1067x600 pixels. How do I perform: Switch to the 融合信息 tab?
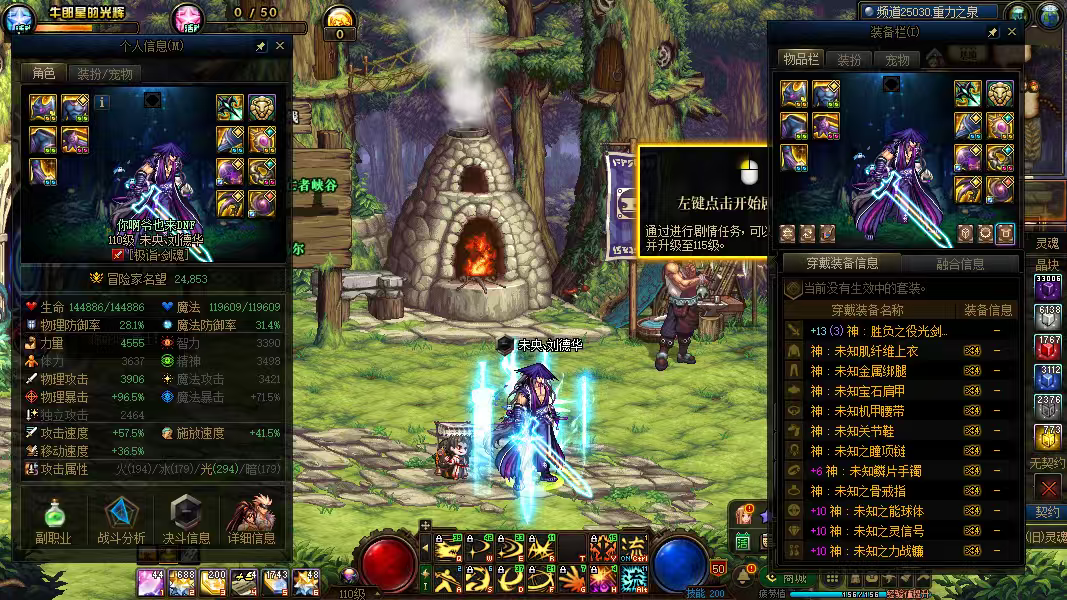click(959, 264)
